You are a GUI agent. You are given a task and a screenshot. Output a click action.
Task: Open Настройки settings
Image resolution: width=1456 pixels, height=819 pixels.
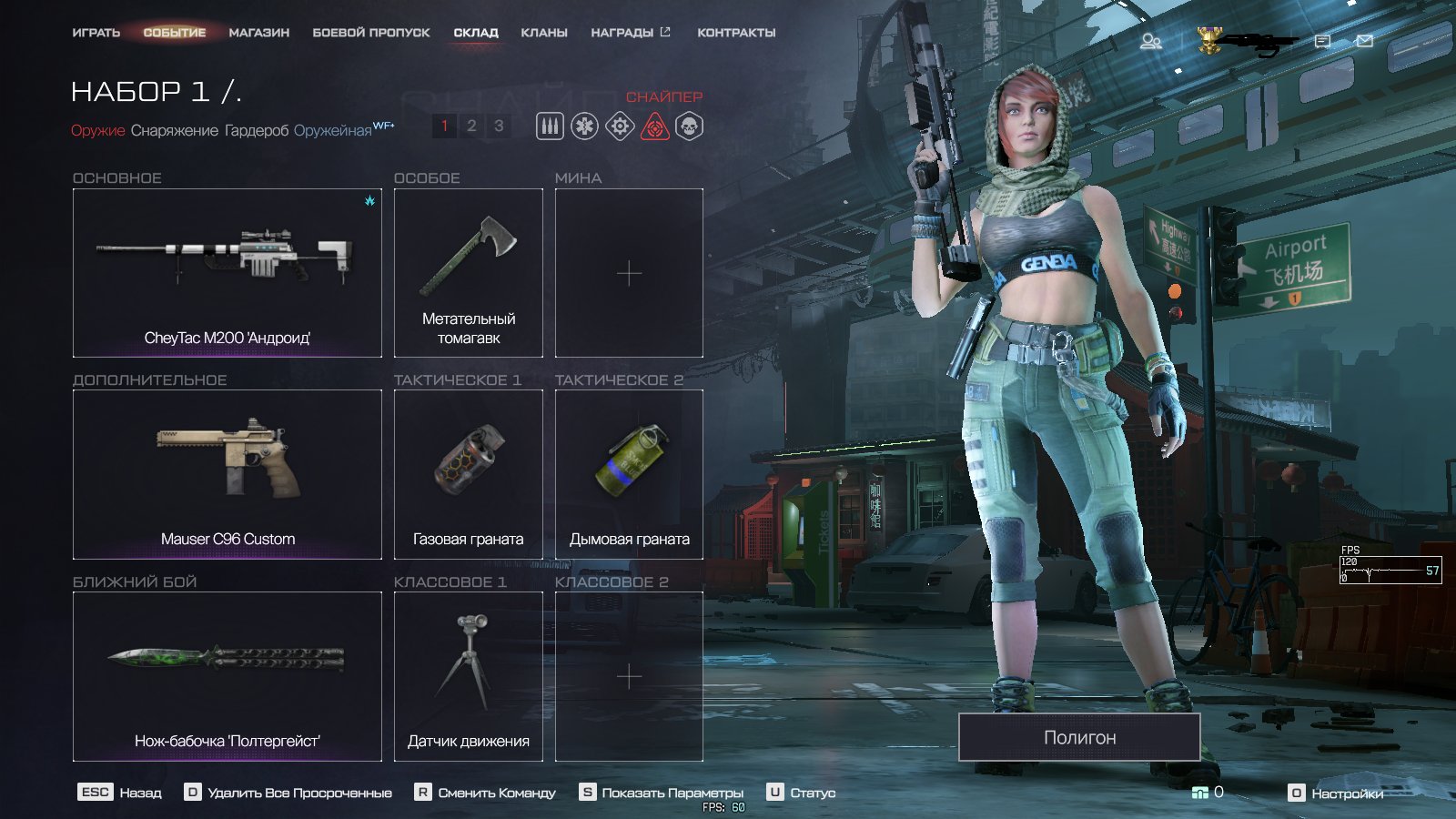(1337, 794)
